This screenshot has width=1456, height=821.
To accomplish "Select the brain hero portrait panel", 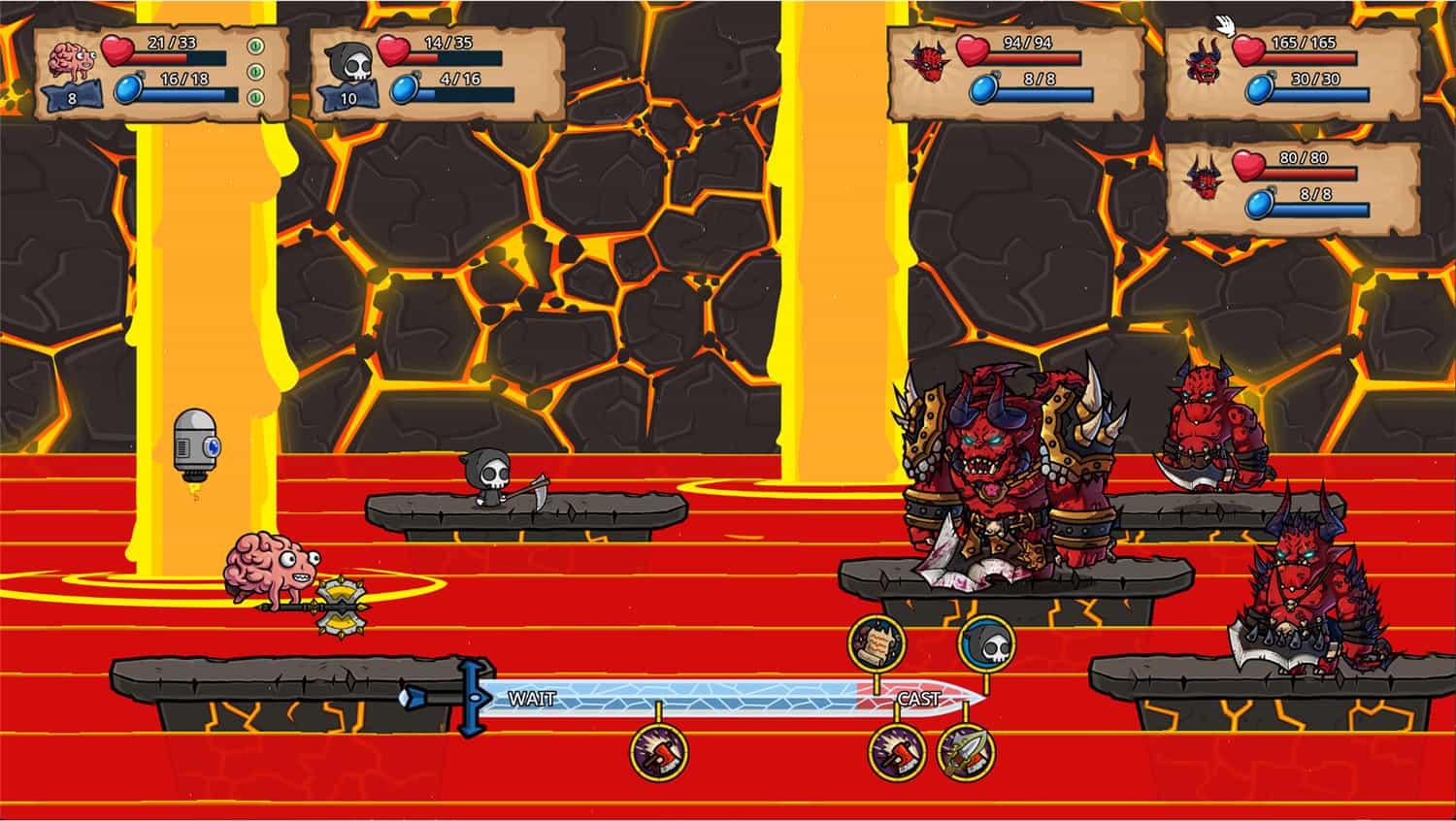I will pyautogui.click(x=161, y=74).
